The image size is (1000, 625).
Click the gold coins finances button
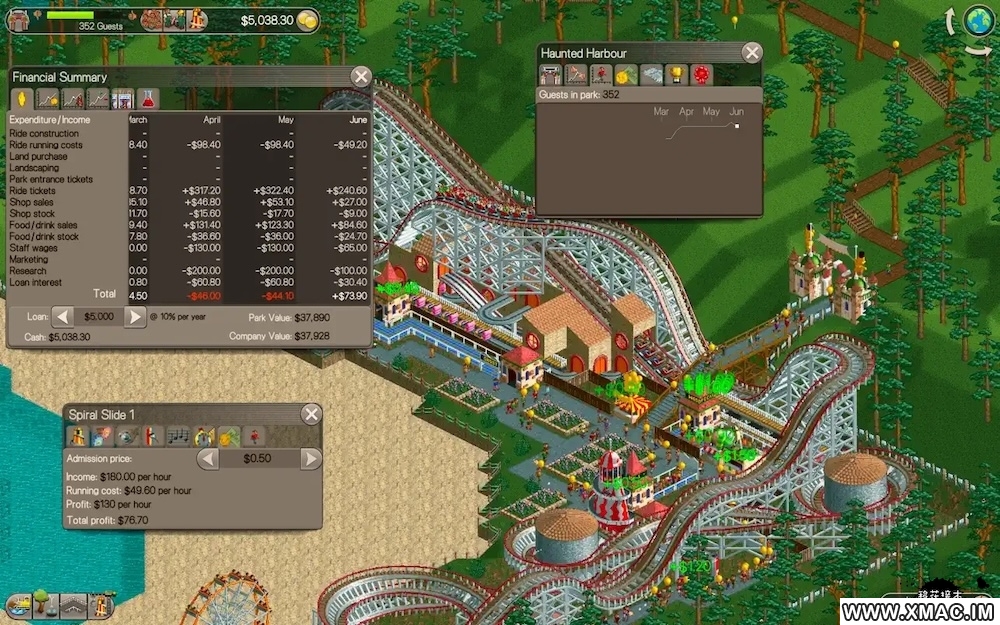pos(308,20)
